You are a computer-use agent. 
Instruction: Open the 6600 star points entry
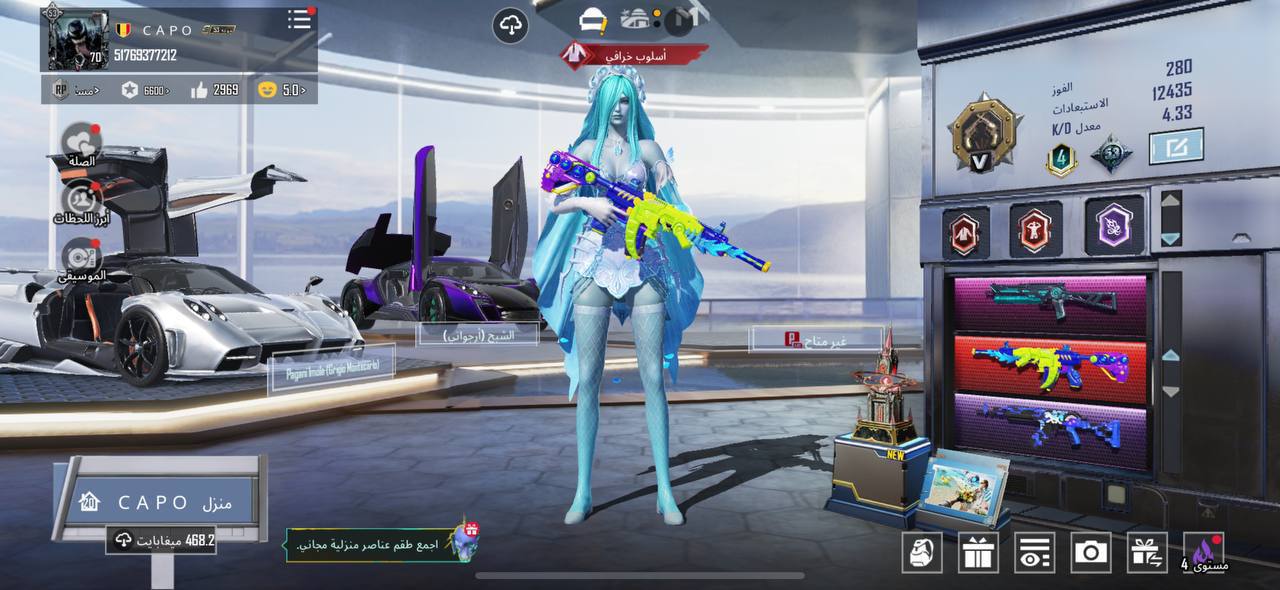(145, 90)
